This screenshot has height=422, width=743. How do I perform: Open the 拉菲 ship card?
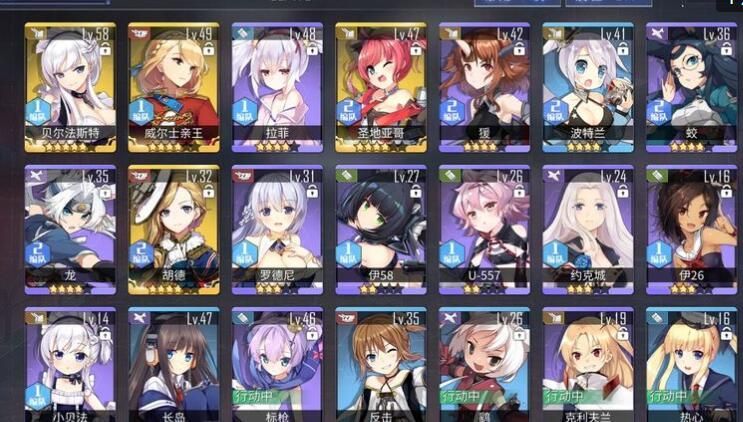[x=277, y=85]
